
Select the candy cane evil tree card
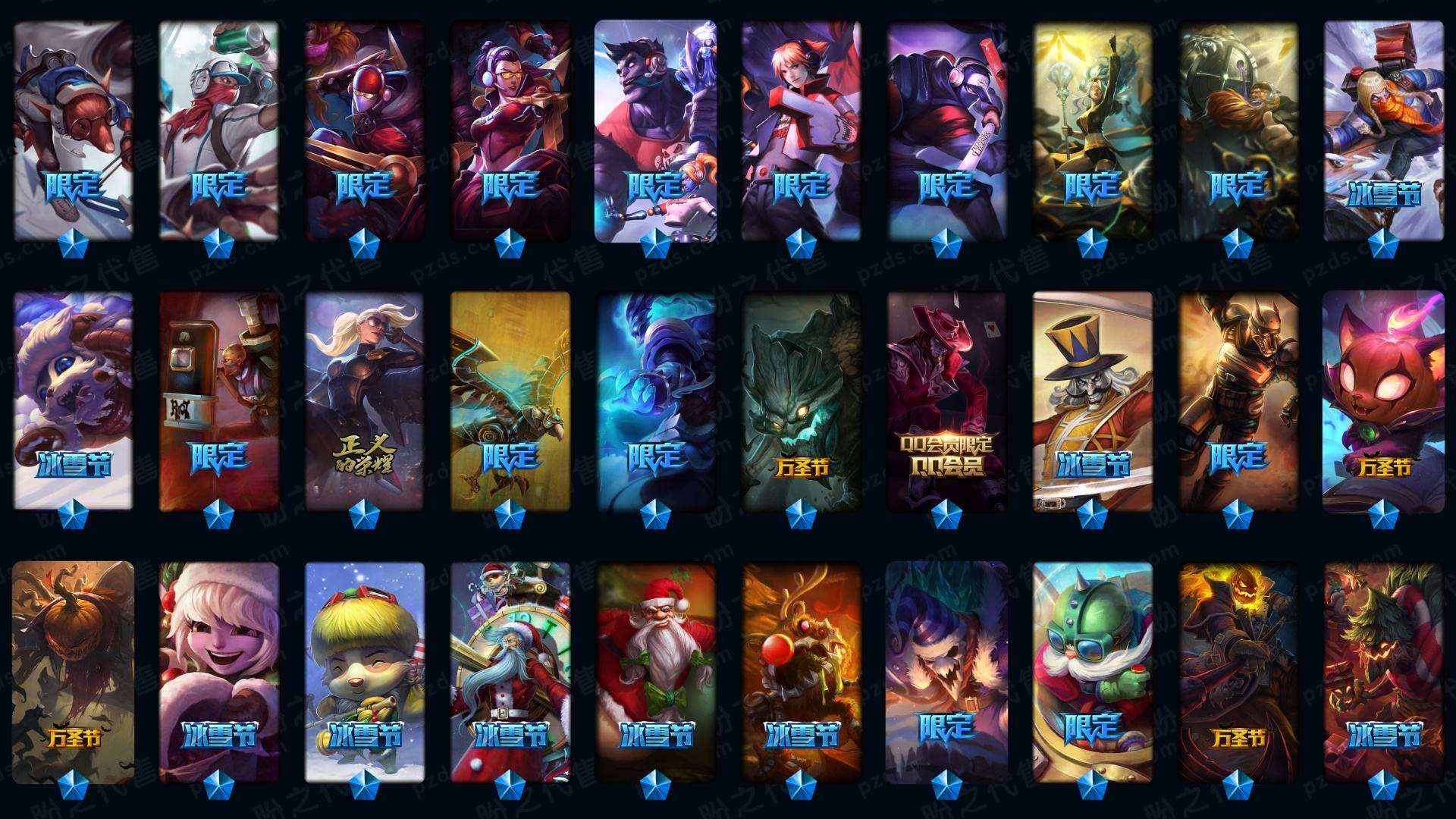click(x=1383, y=672)
